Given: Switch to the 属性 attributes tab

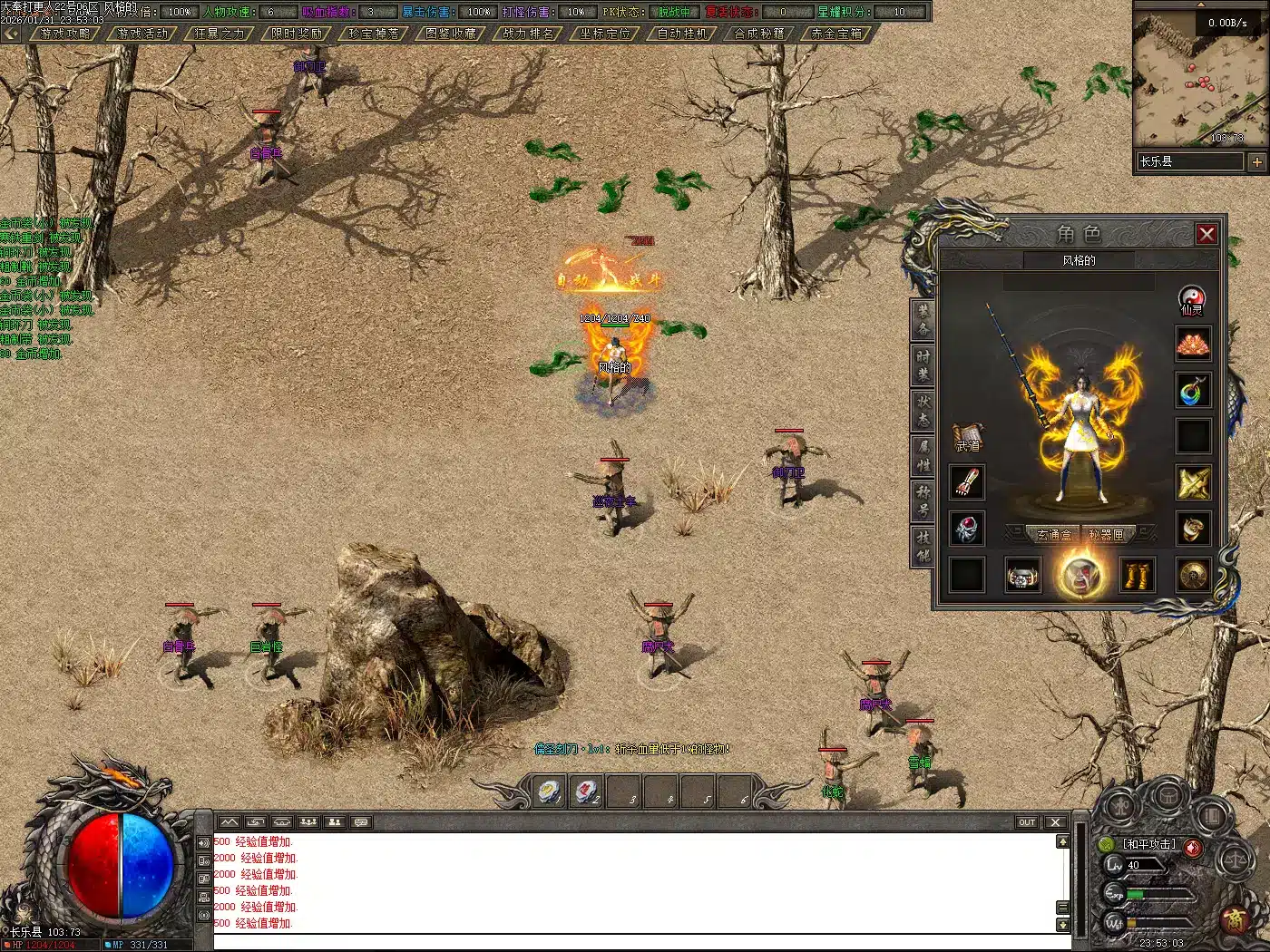Looking at the screenshot, I should click(923, 456).
